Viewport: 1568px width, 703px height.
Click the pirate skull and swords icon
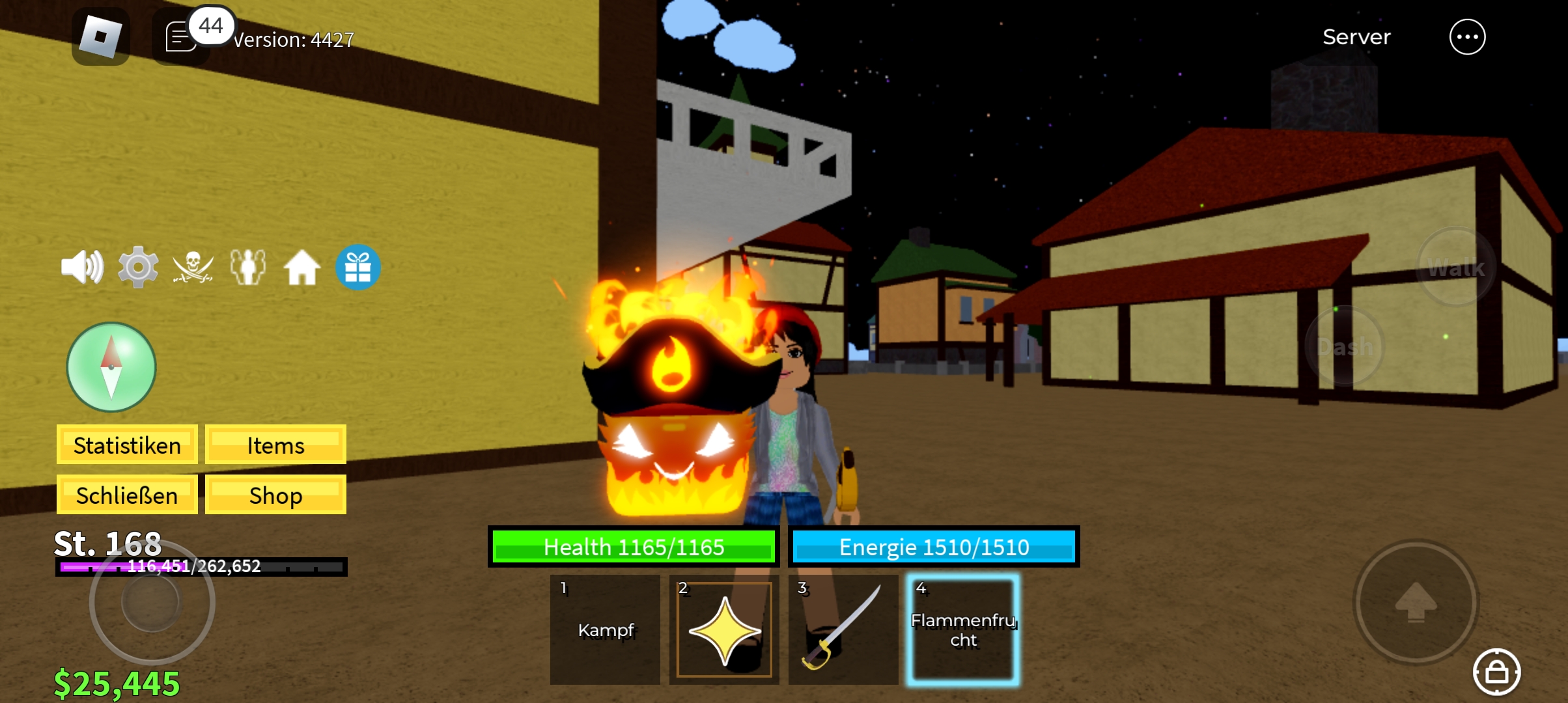193,267
